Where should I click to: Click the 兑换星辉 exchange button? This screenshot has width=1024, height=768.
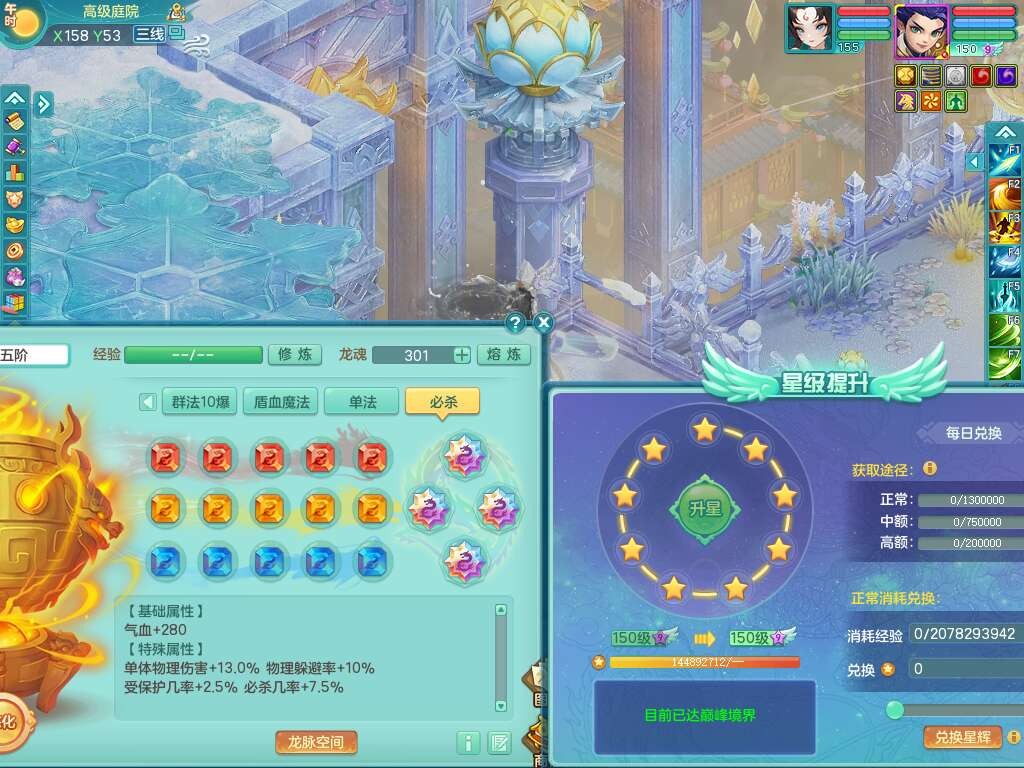click(x=962, y=737)
